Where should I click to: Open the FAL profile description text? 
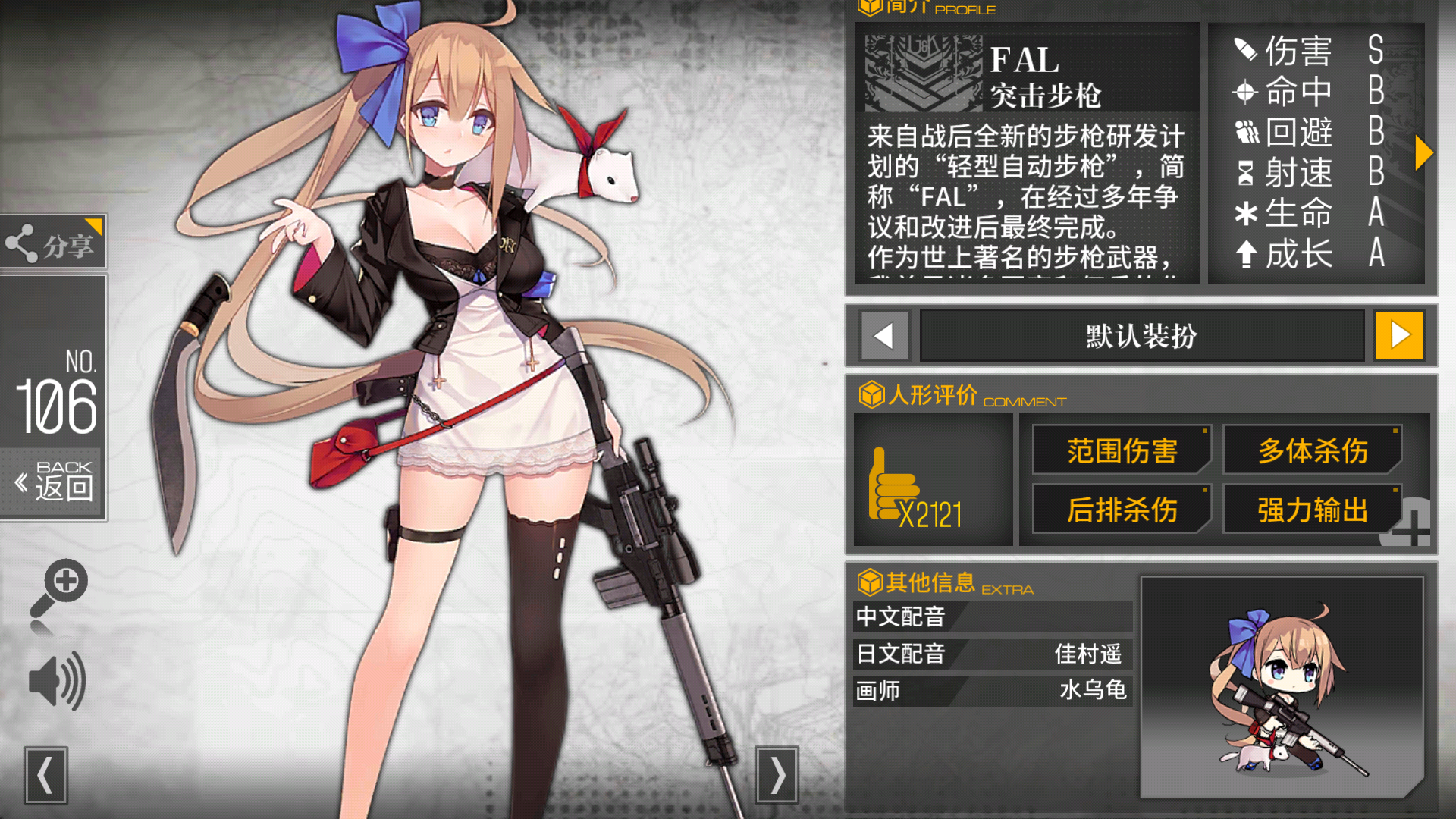pyautogui.click(x=1025, y=197)
